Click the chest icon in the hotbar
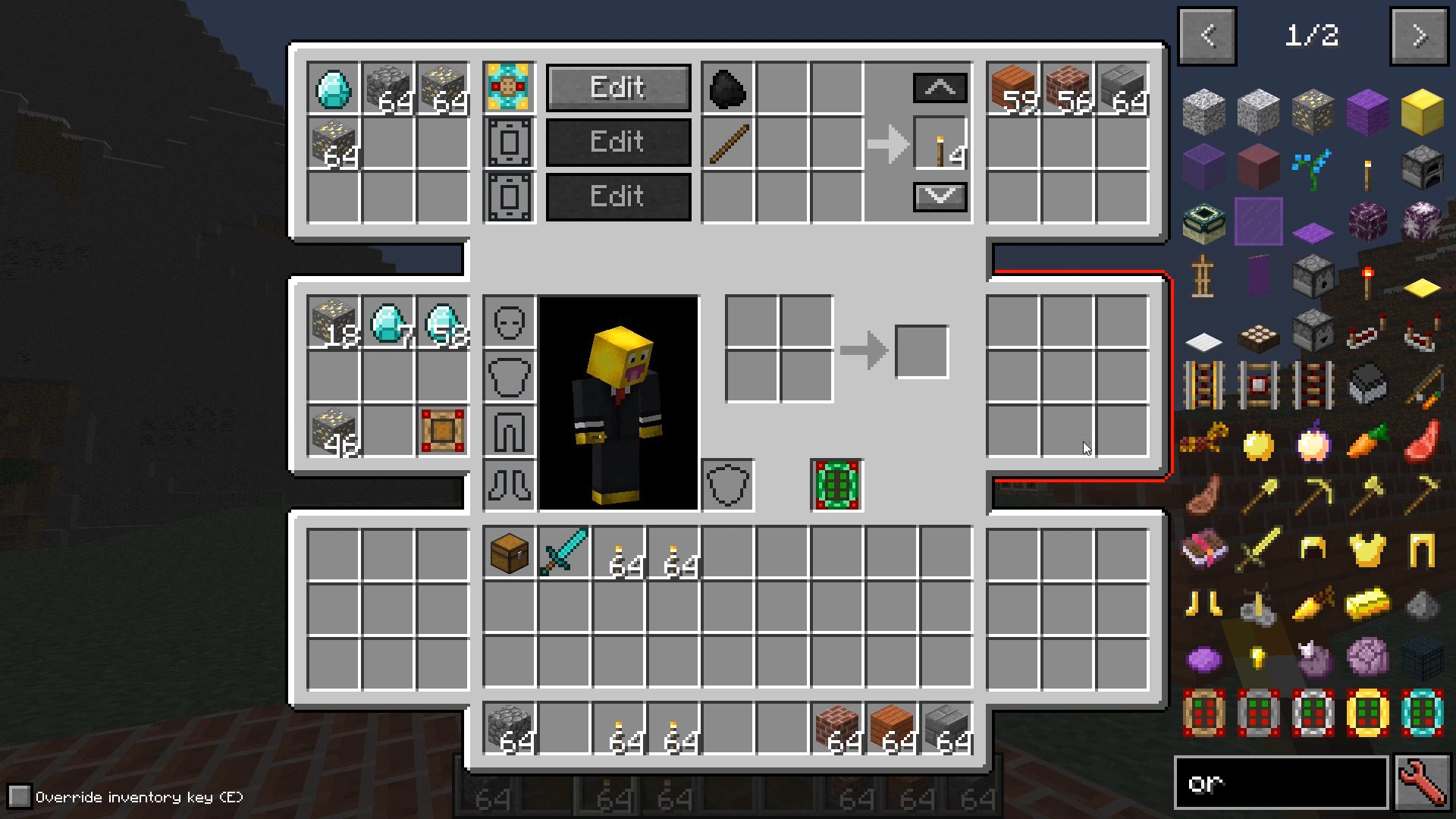Screen dimensions: 1456x819 click(x=509, y=552)
